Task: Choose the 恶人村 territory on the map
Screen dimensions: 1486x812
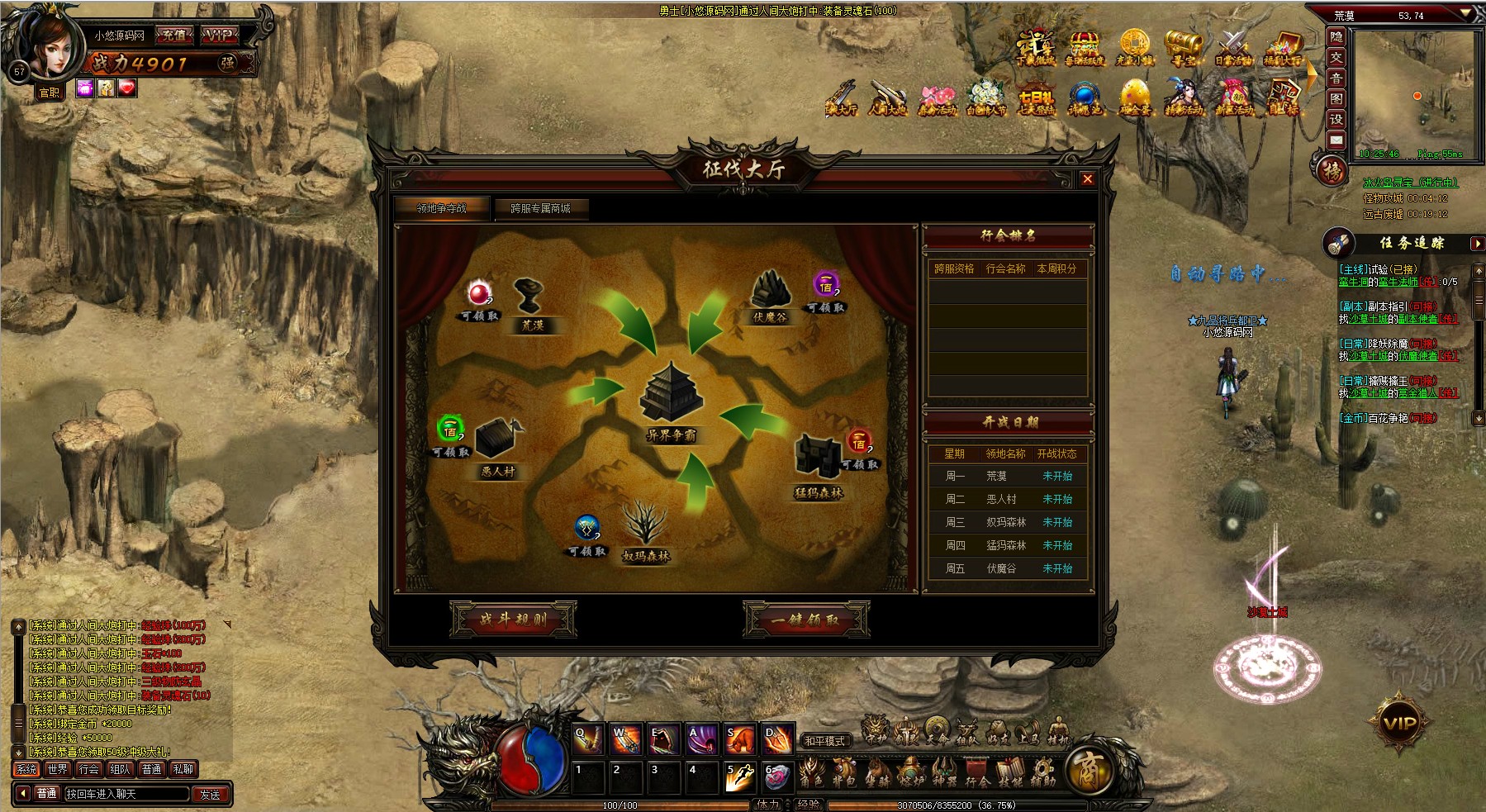Action: [498, 446]
